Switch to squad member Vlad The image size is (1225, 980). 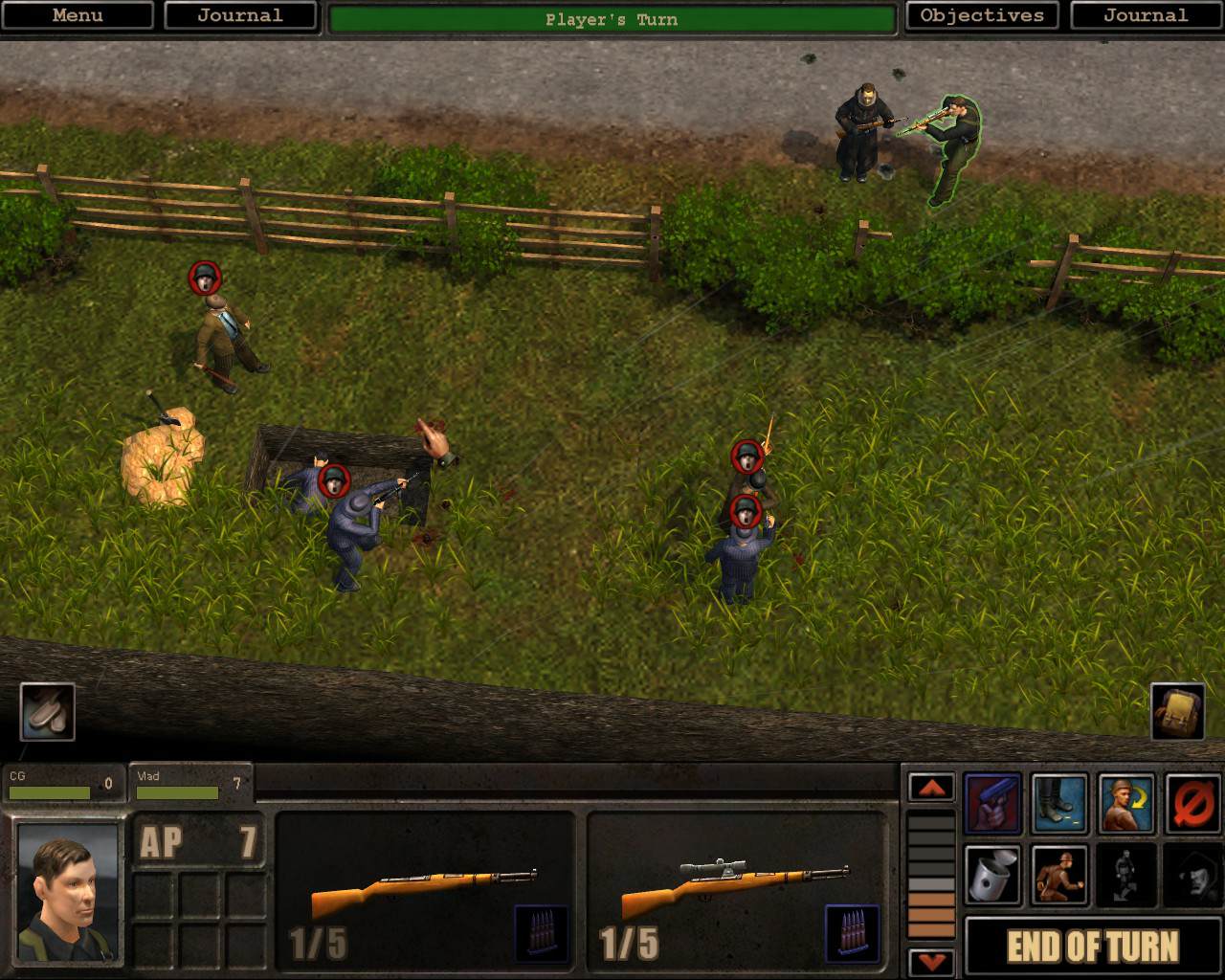[189, 784]
